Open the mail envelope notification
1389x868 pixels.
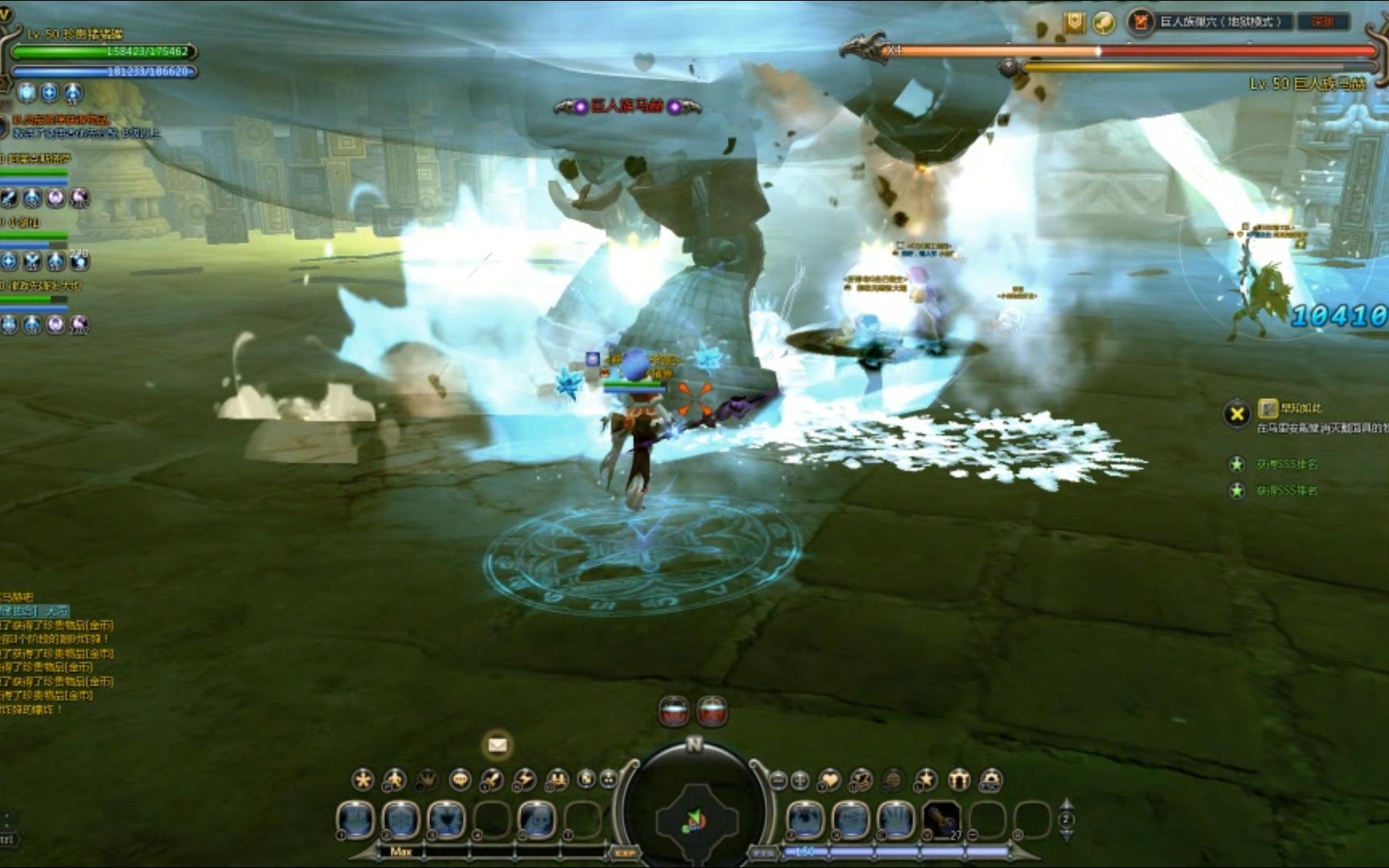(498, 745)
